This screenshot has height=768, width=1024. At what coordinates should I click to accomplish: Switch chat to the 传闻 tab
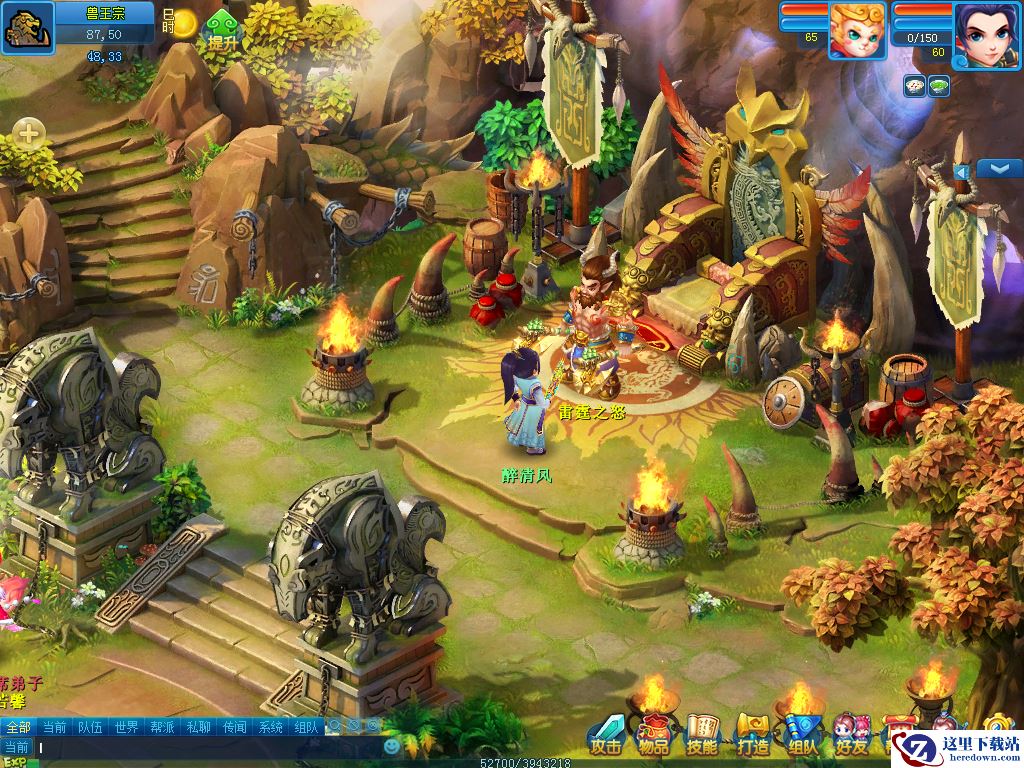(x=234, y=727)
